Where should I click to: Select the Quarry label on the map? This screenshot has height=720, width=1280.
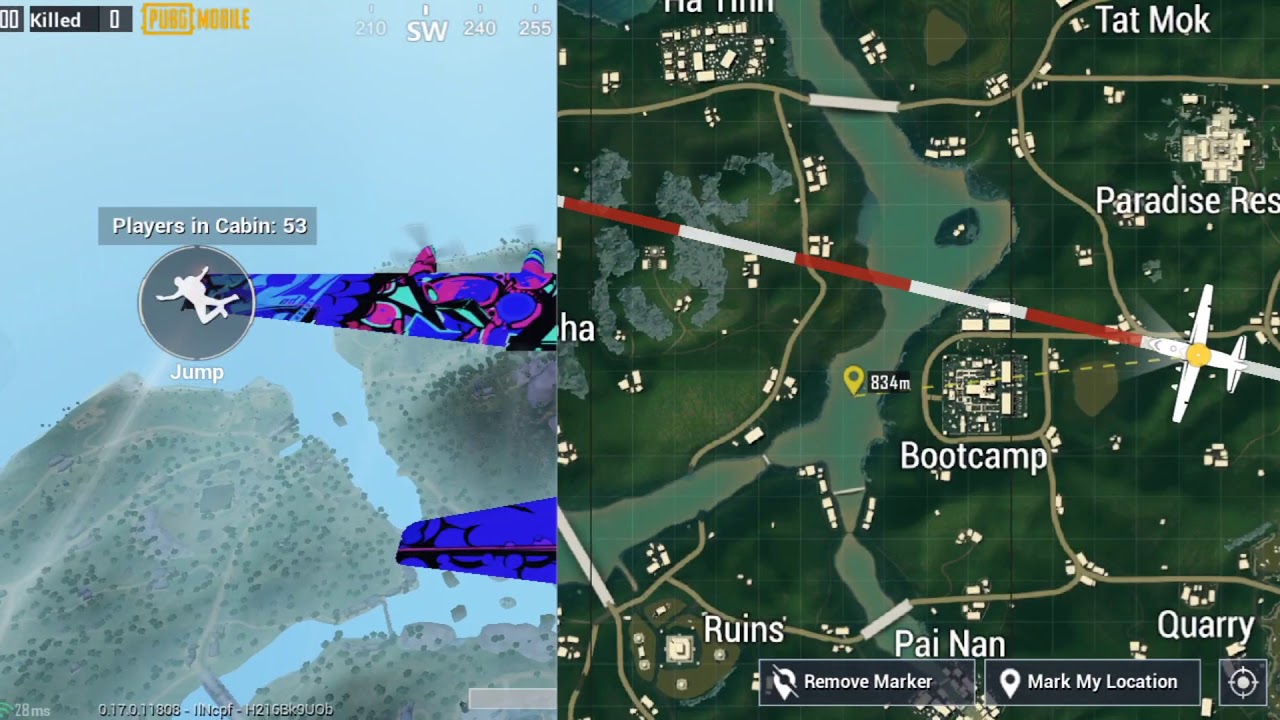(x=1207, y=624)
